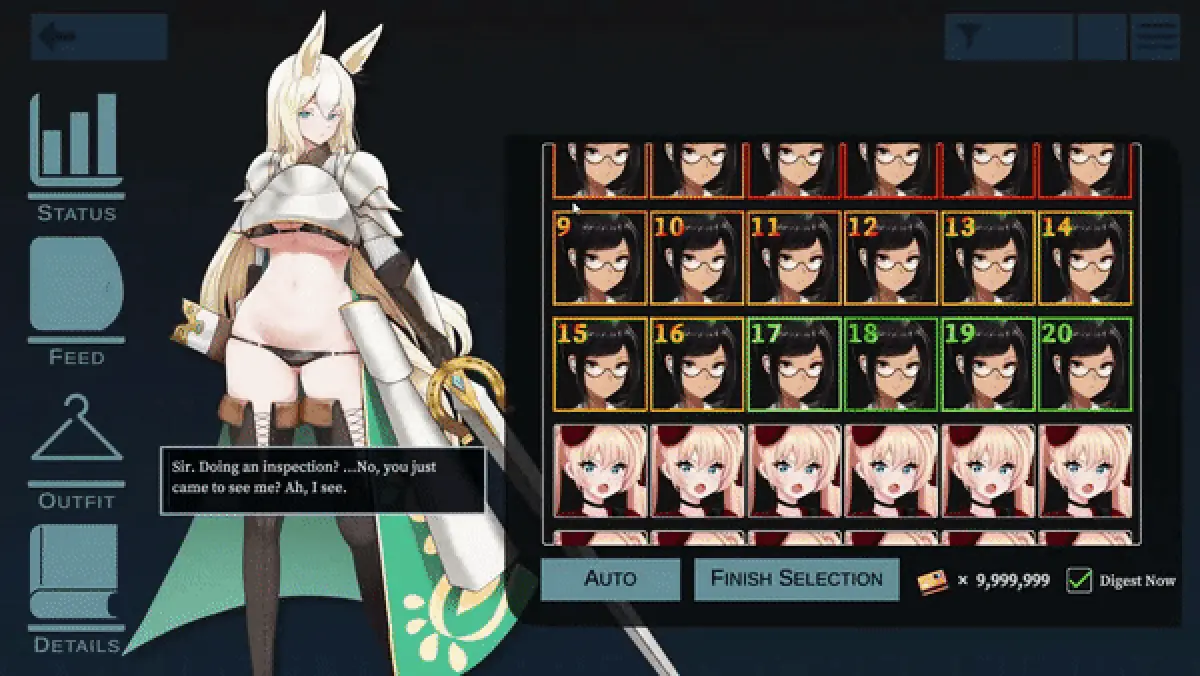Select green-framed portrait numbered 20
The image size is (1200, 676).
[x=1086, y=364]
